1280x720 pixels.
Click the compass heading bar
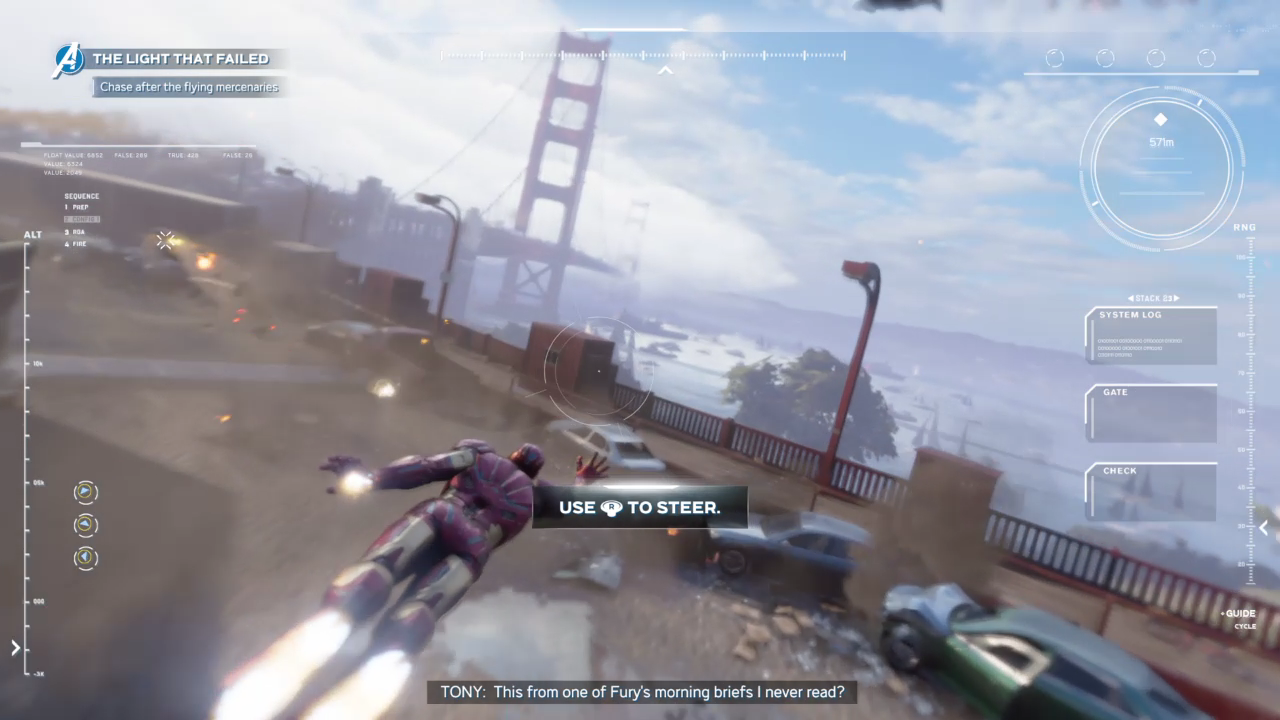[644, 55]
